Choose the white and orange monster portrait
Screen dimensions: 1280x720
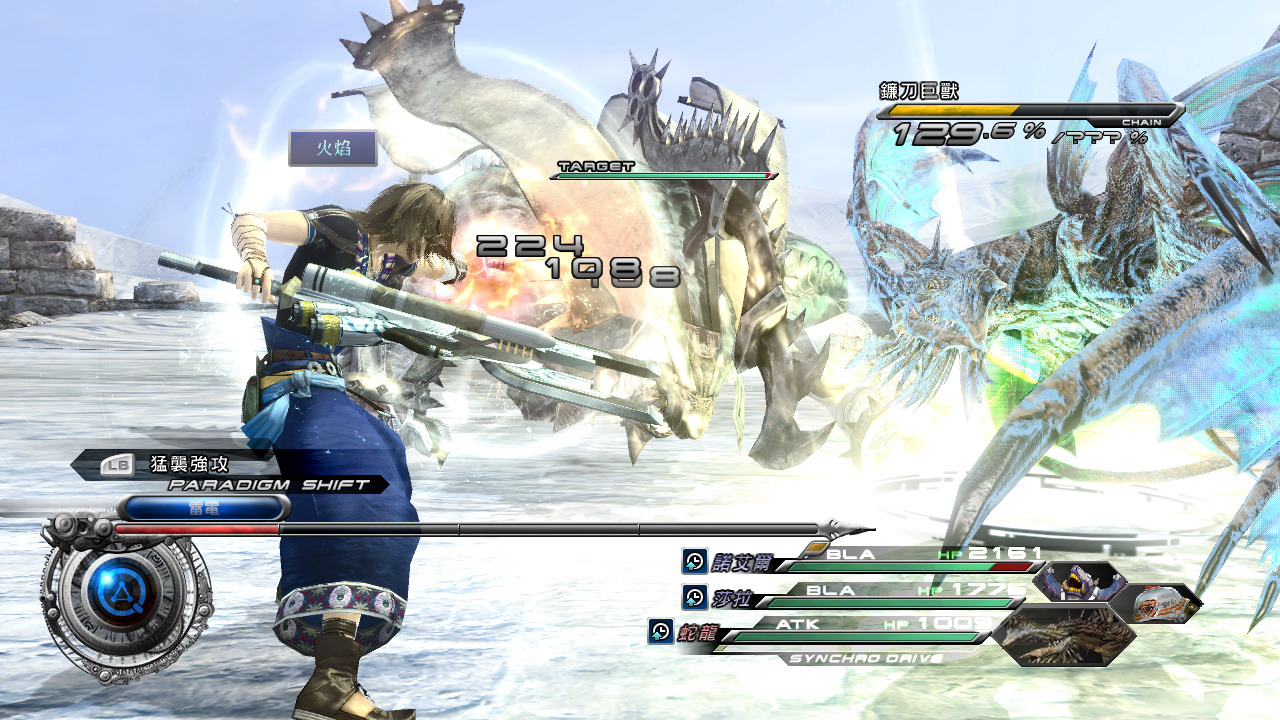pyautogui.click(x=1157, y=603)
